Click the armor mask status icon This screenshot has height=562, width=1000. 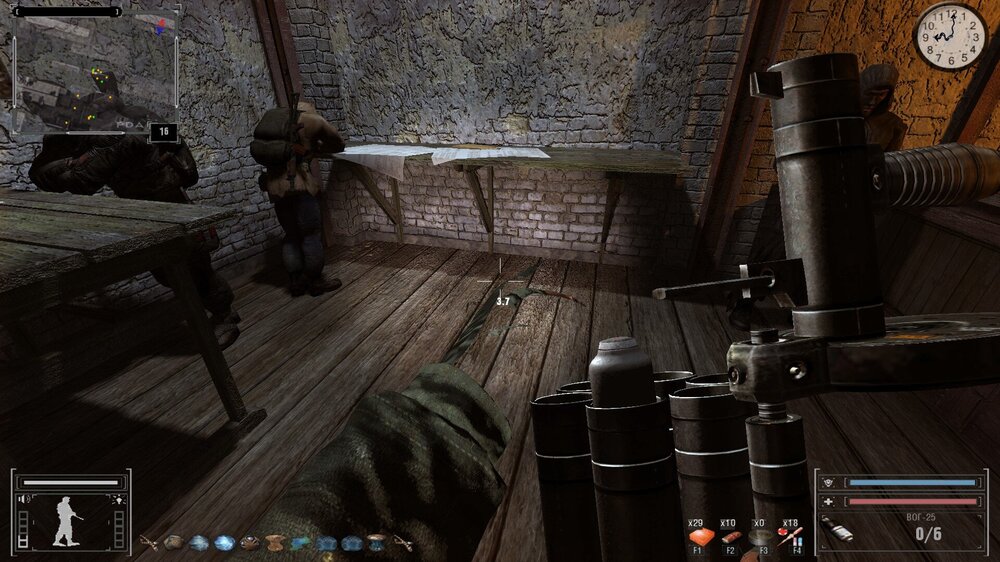click(x=828, y=481)
